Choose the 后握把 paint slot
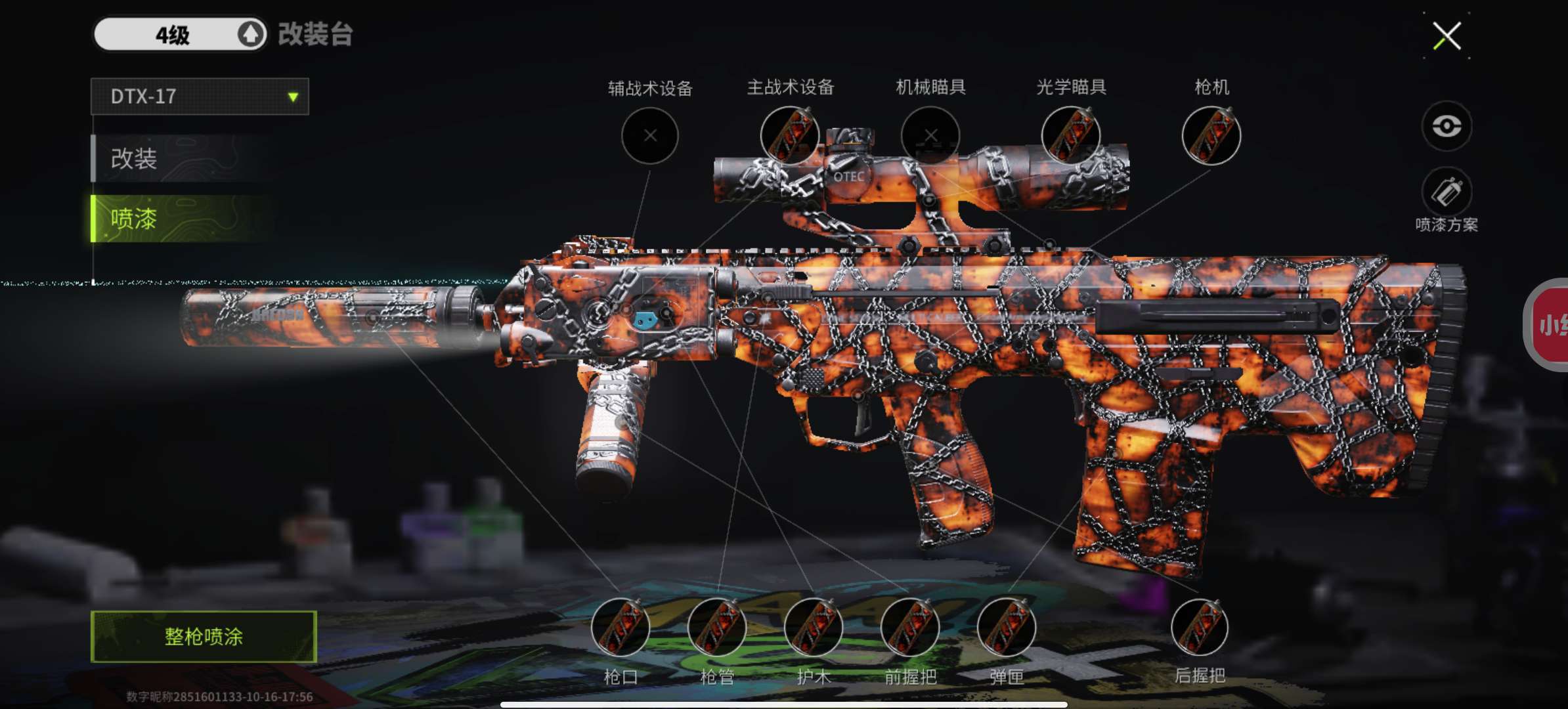 pos(1200,628)
